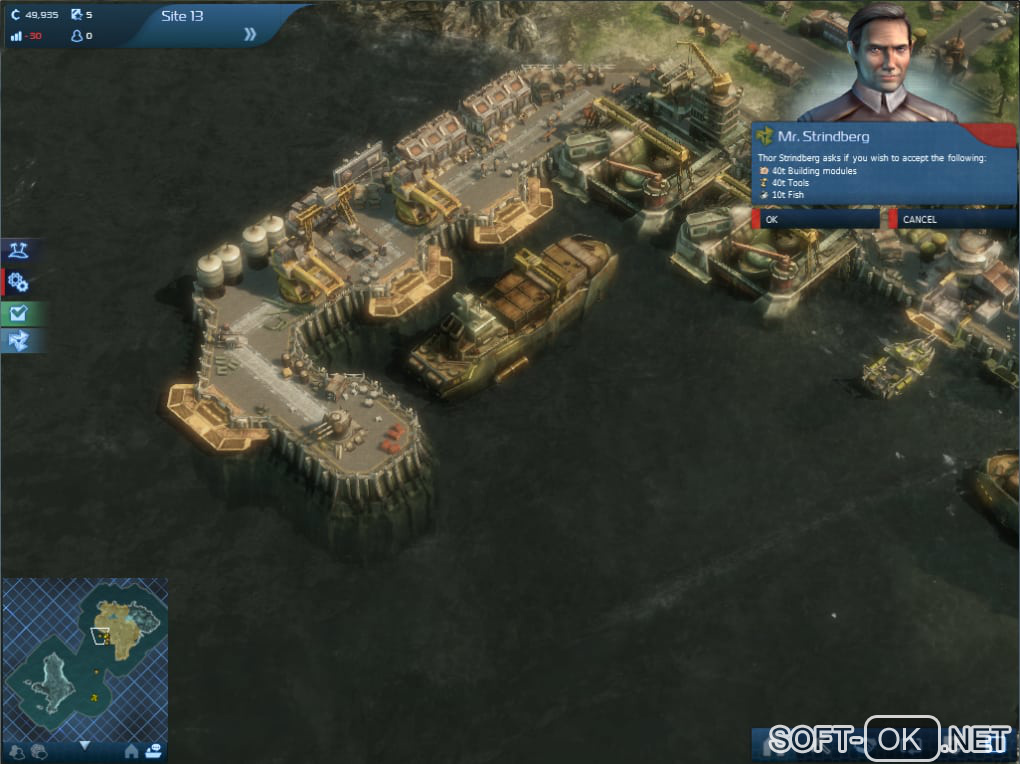Viewport: 1020px width, 764px height.
Task: Collapse the minimap with the down arrow
Action: pyautogui.click(x=84, y=745)
